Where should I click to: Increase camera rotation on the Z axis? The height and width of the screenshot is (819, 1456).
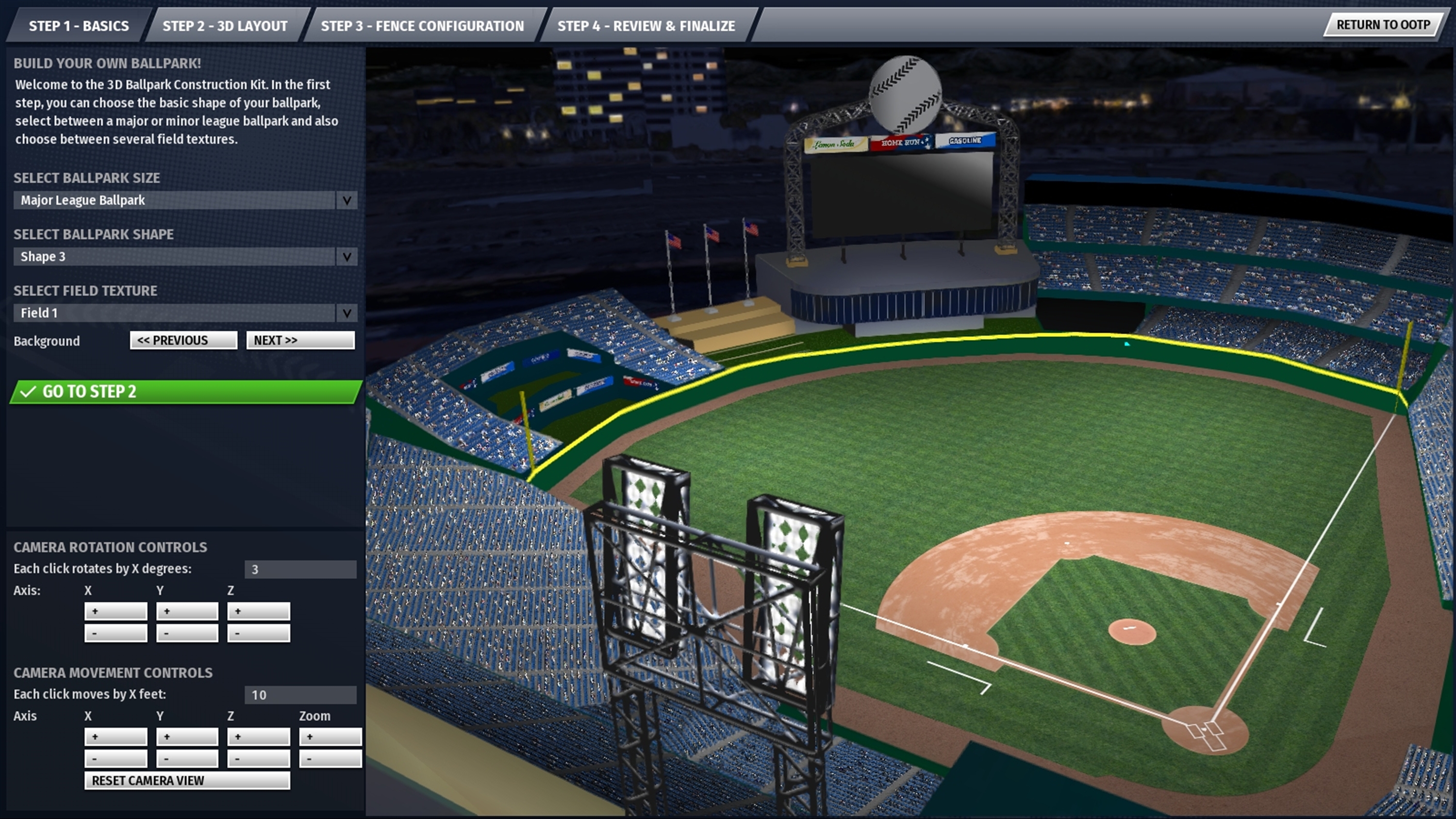click(x=258, y=611)
